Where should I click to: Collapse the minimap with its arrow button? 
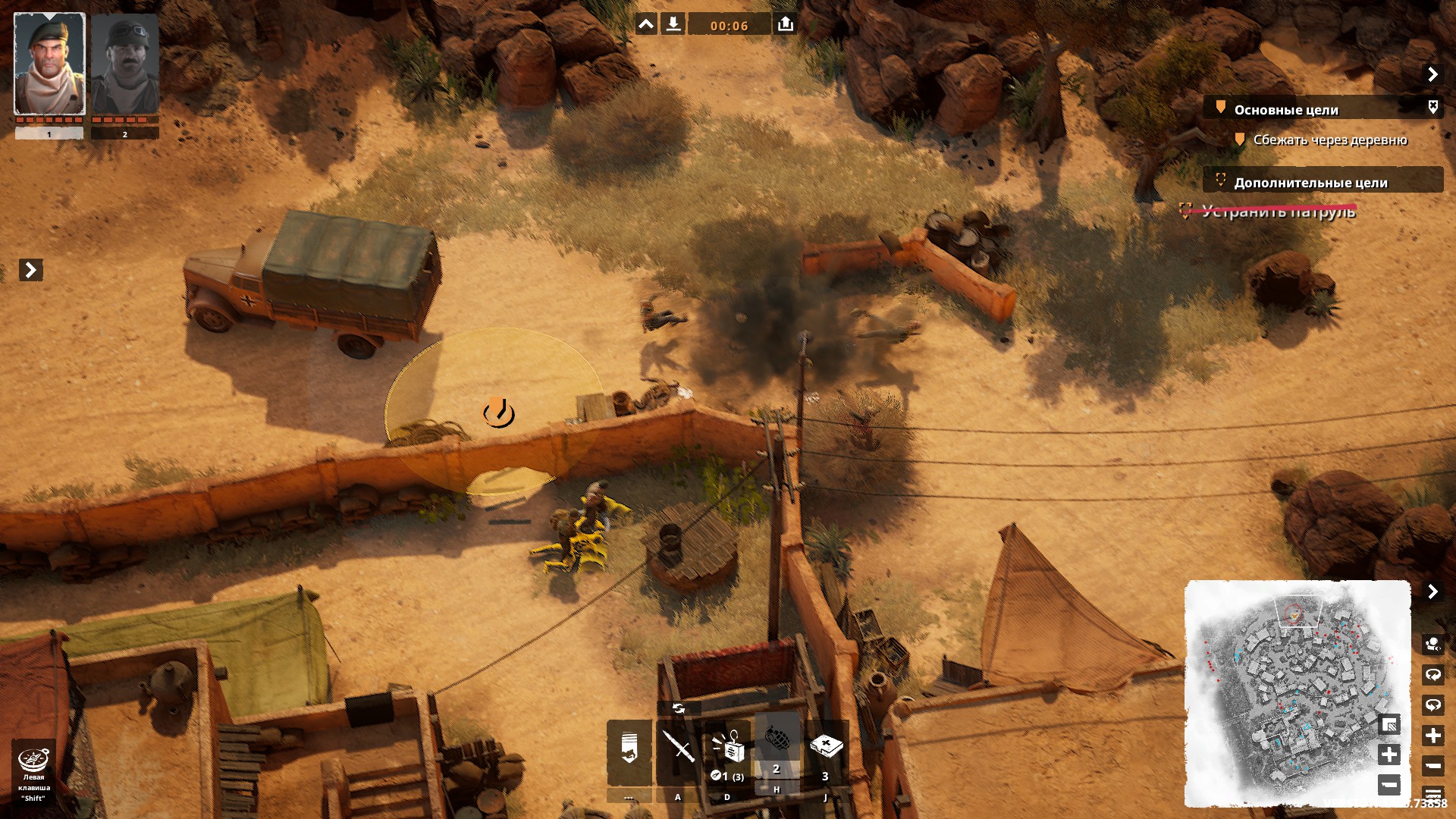pos(1432,591)
